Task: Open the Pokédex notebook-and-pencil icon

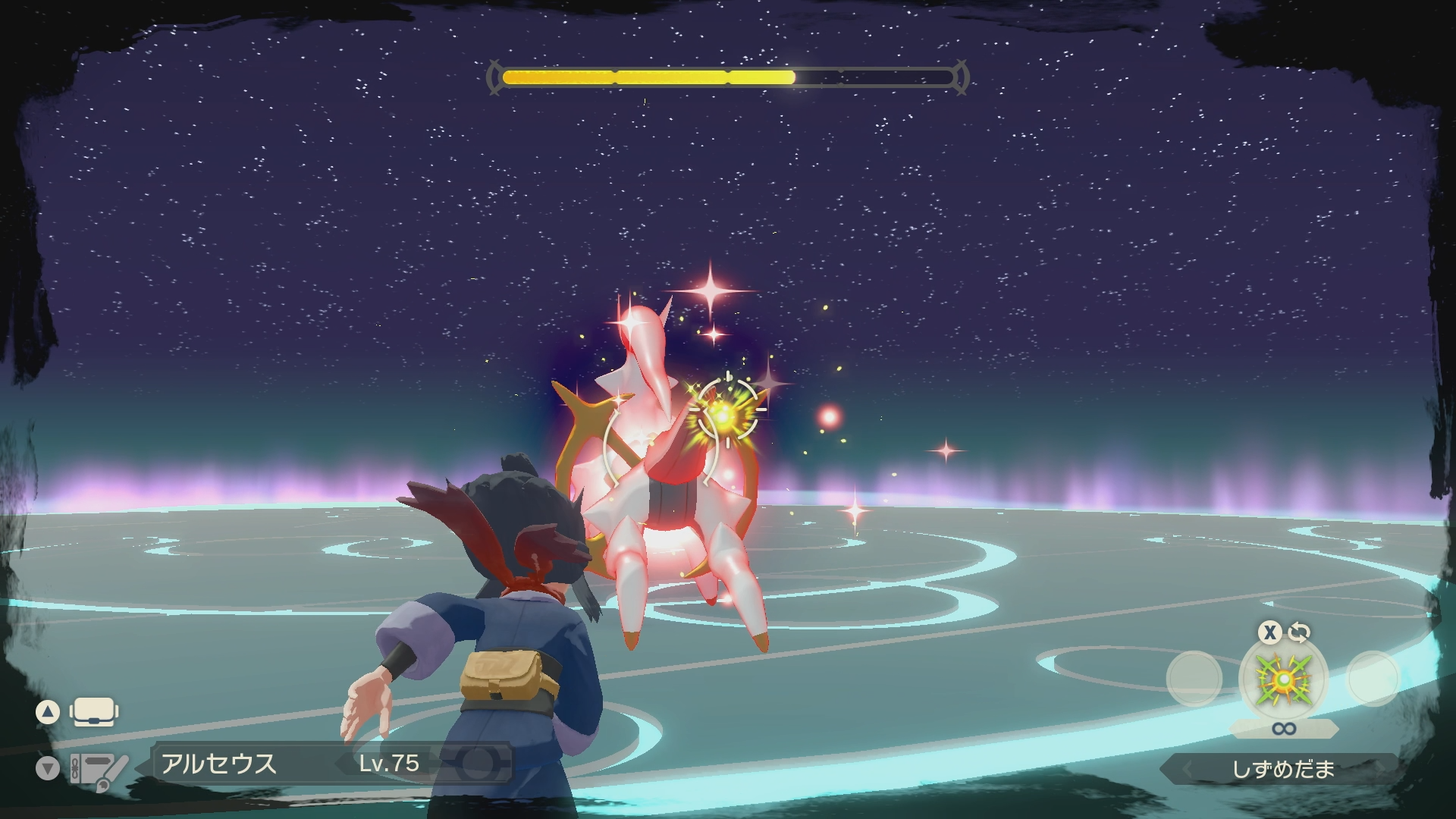Action: (x=99, y=768)
